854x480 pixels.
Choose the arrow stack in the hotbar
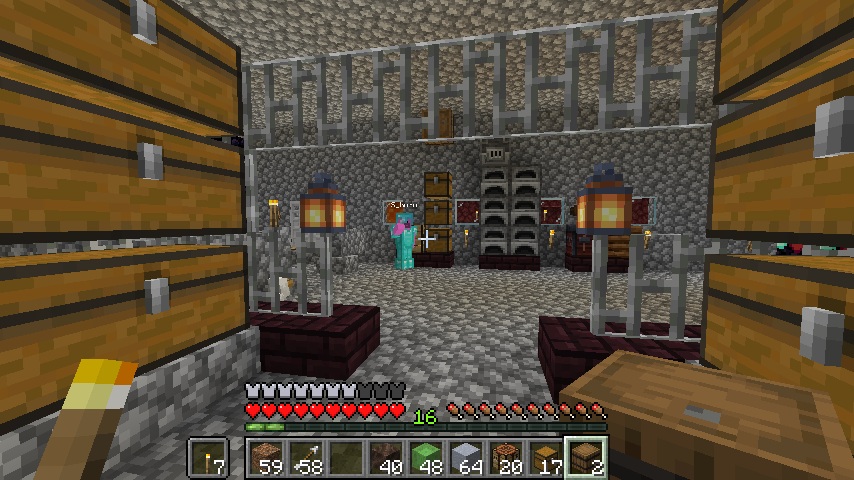[305, 459]
